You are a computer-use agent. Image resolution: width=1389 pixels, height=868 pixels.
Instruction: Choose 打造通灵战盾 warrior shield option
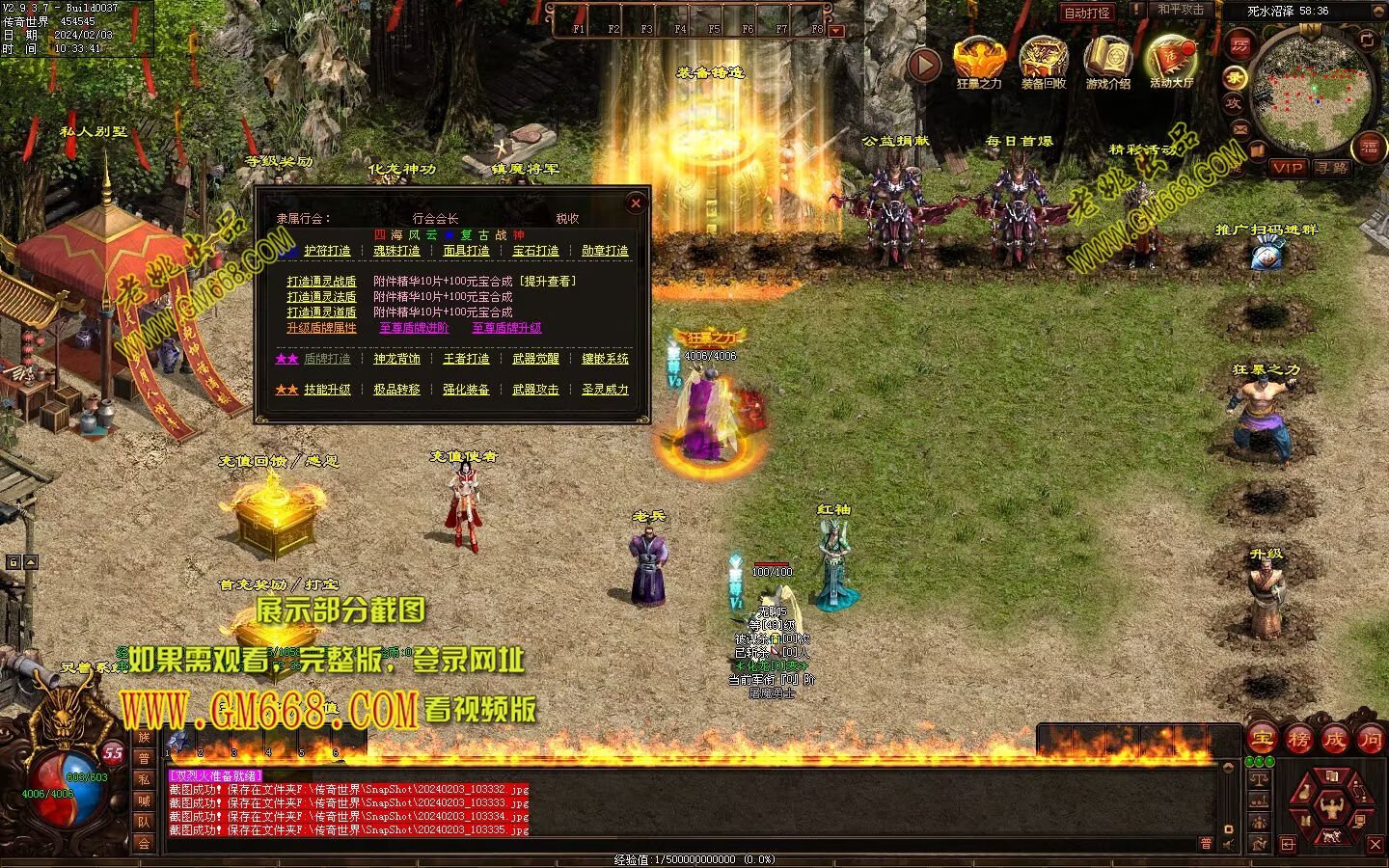click(x=321, y=282)
